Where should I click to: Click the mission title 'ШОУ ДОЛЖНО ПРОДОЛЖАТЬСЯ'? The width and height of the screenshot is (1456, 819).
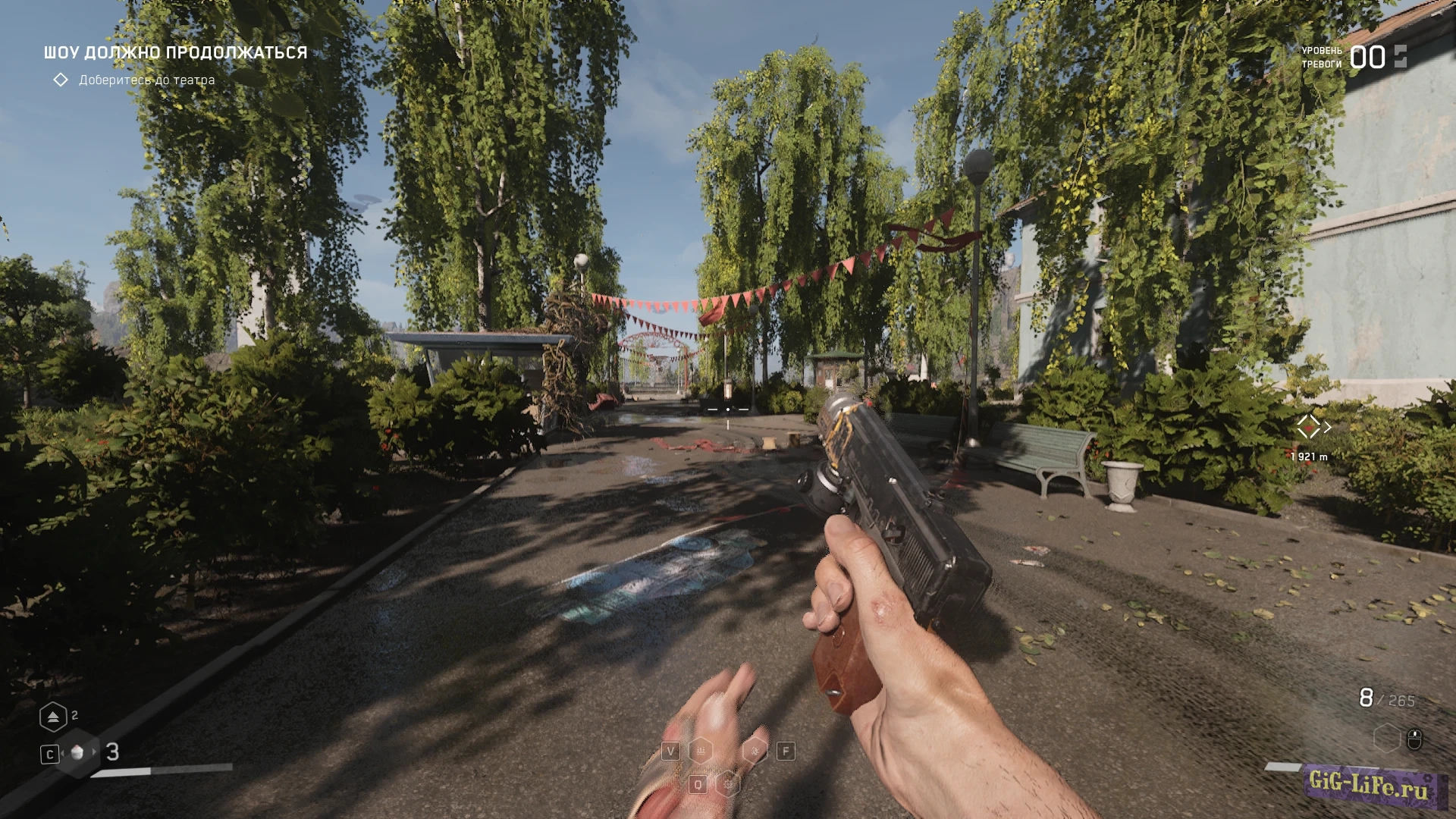[x=174, y=52]
